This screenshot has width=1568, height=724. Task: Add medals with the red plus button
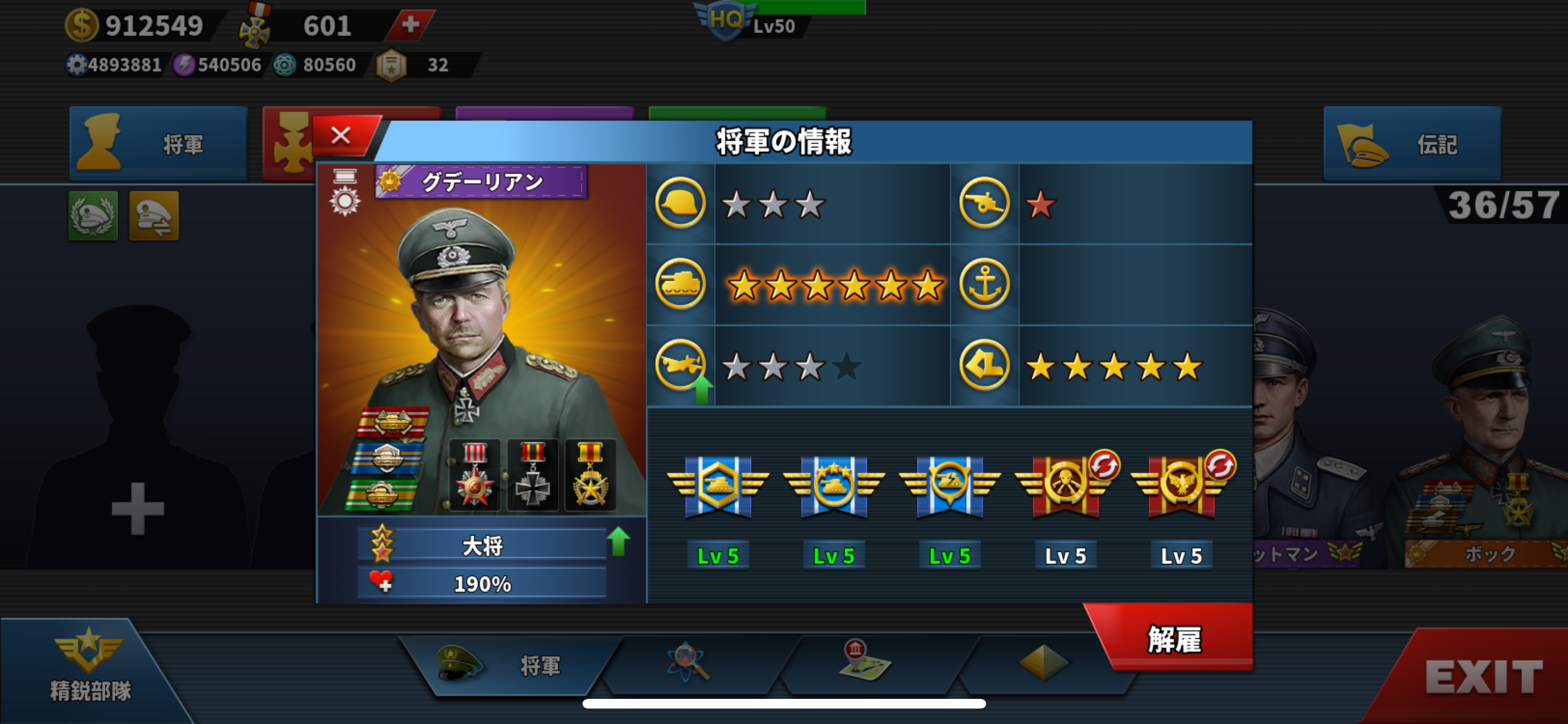pyautogui.click(x=410, y=26)
